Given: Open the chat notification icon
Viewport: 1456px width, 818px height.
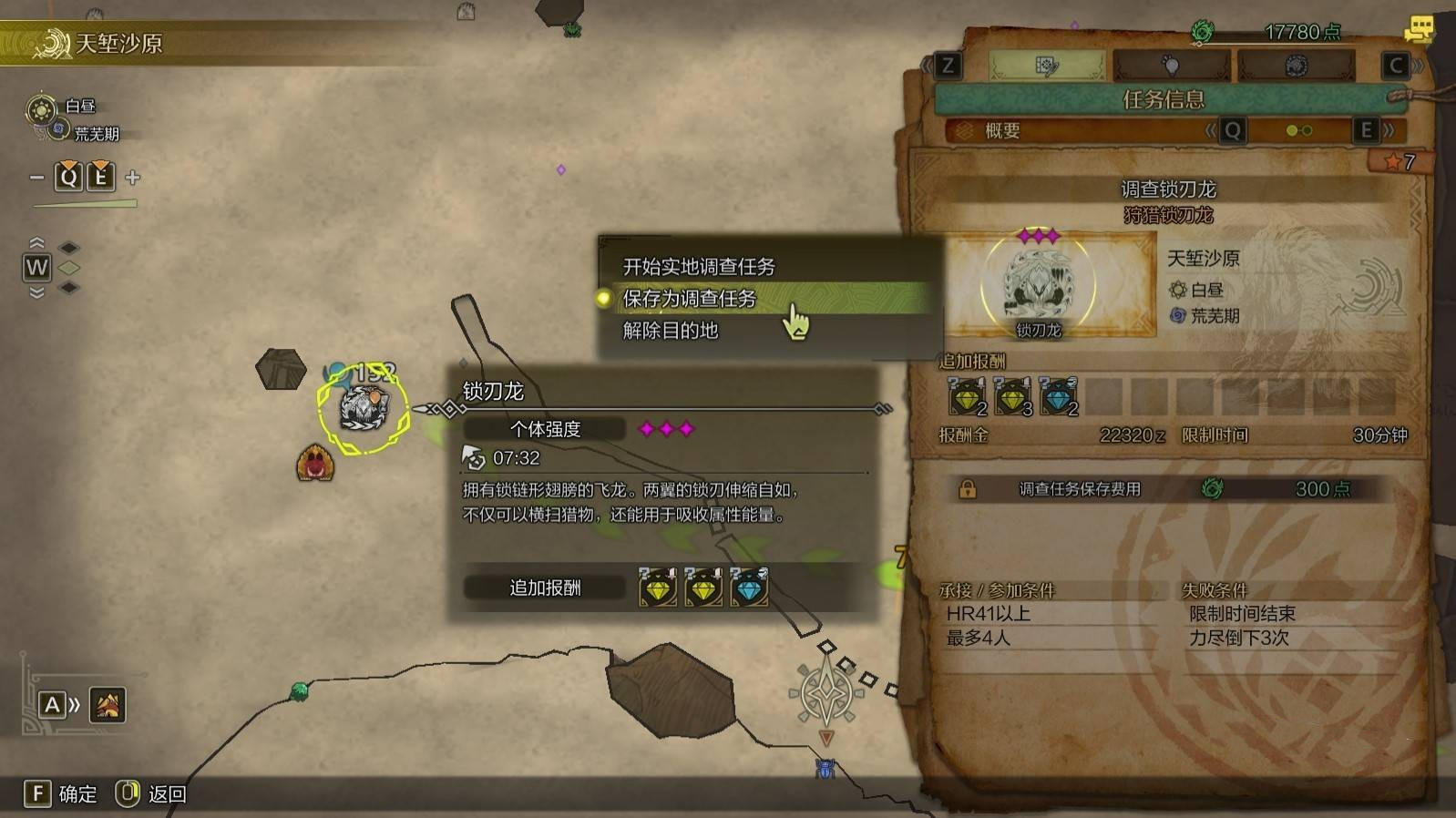Looking at the screenshot, I should (x=1418, y=30).
